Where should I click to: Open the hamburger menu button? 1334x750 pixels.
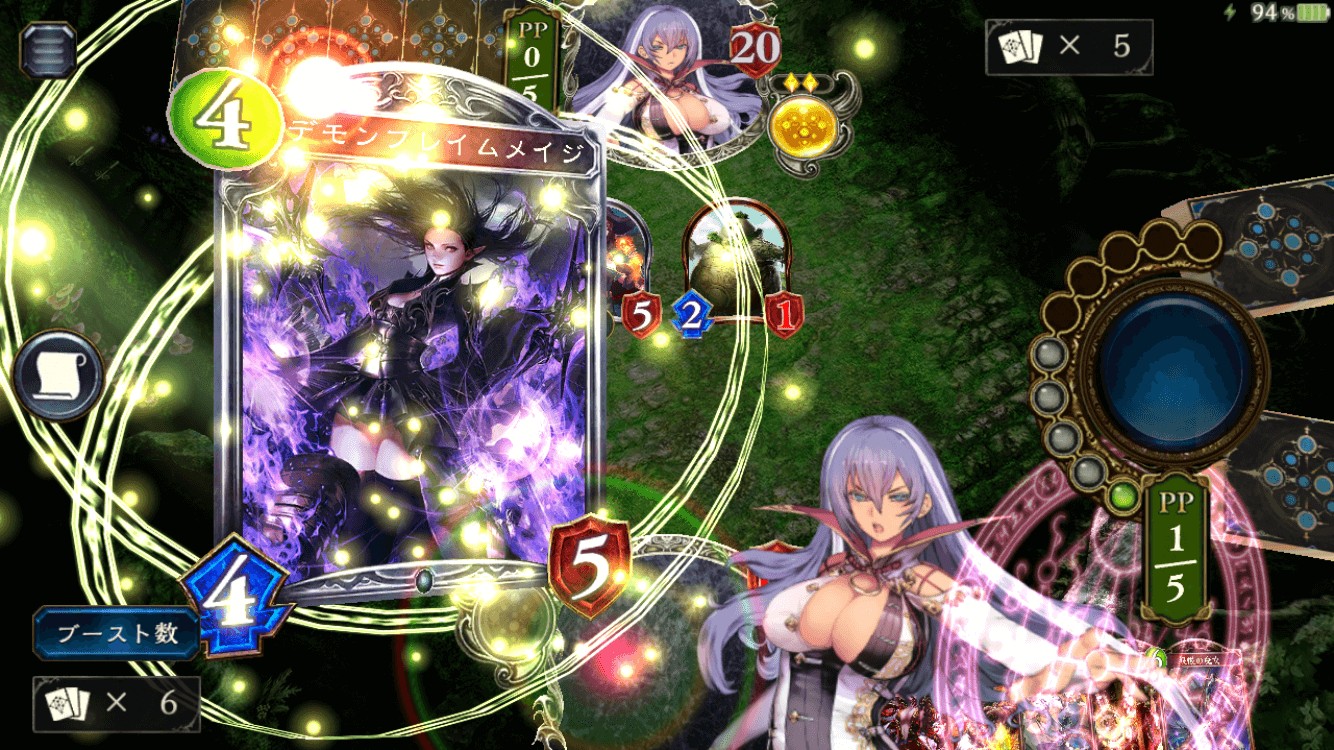[x=47, y=50]
